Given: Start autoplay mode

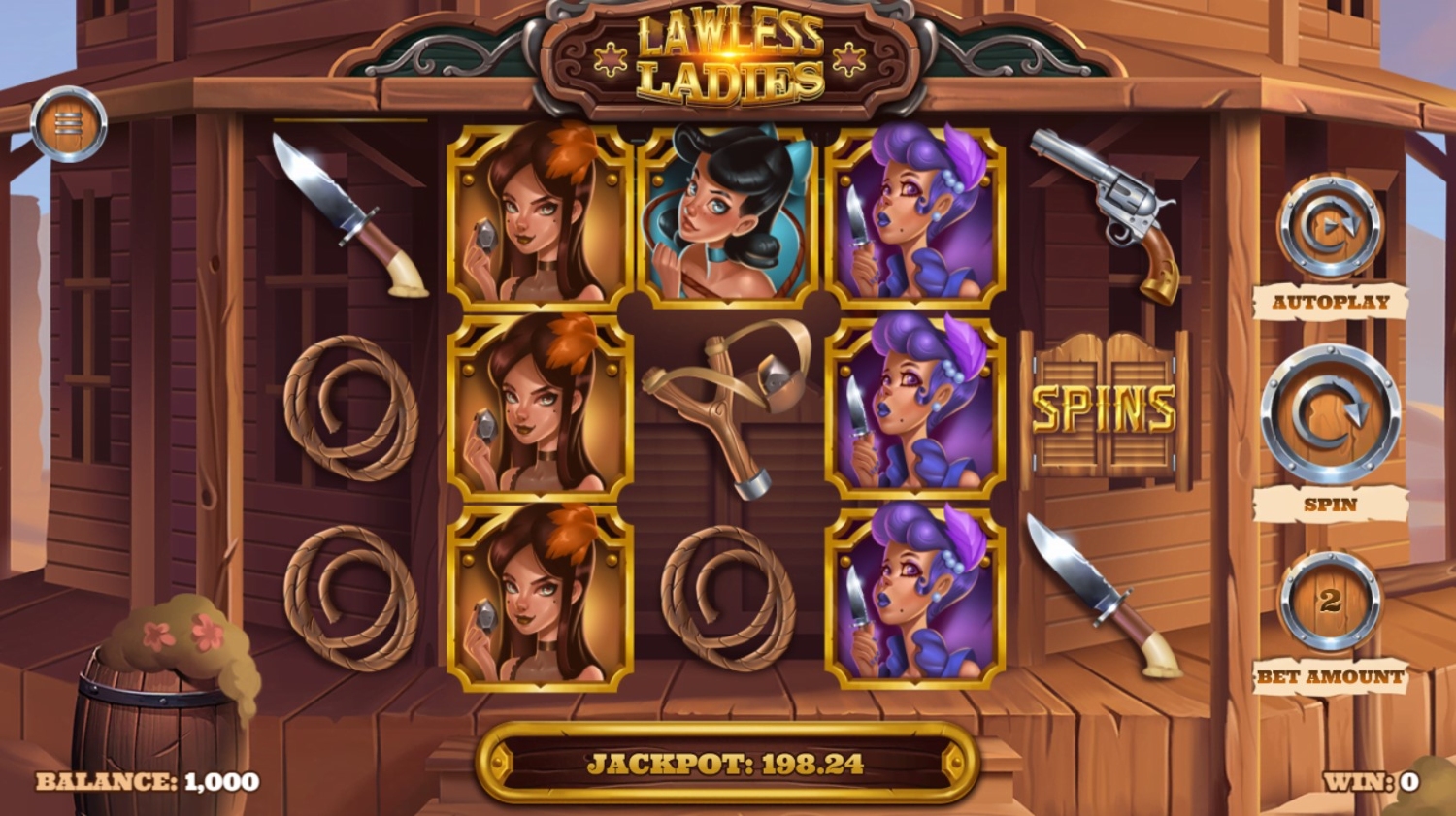Looking at the screenshot, I should (x=1330, y=229).
